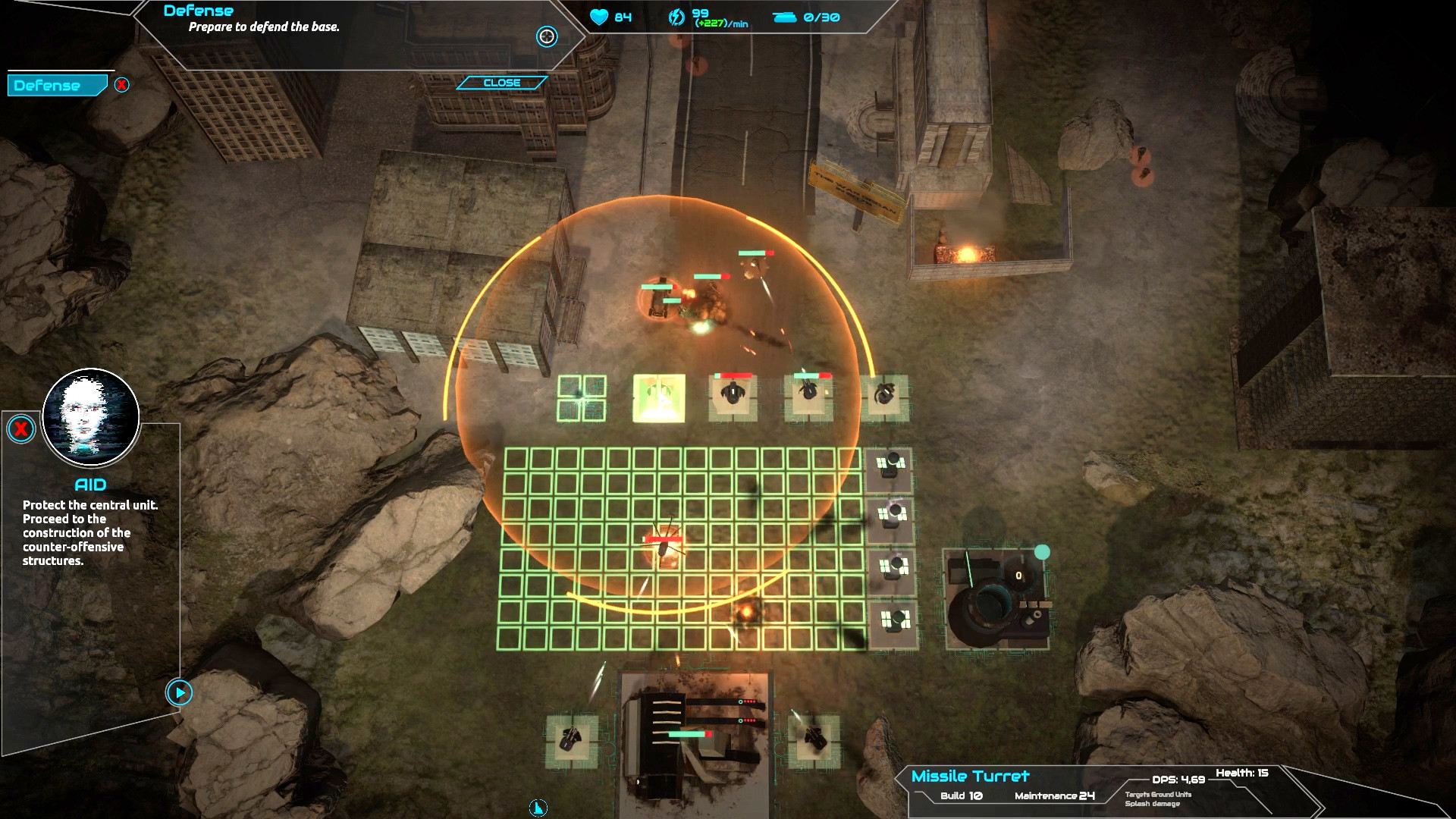Click the heart health icon in the HUD
The width and height of the screenshot is (1456, 819).
click(x=599, y=17)
